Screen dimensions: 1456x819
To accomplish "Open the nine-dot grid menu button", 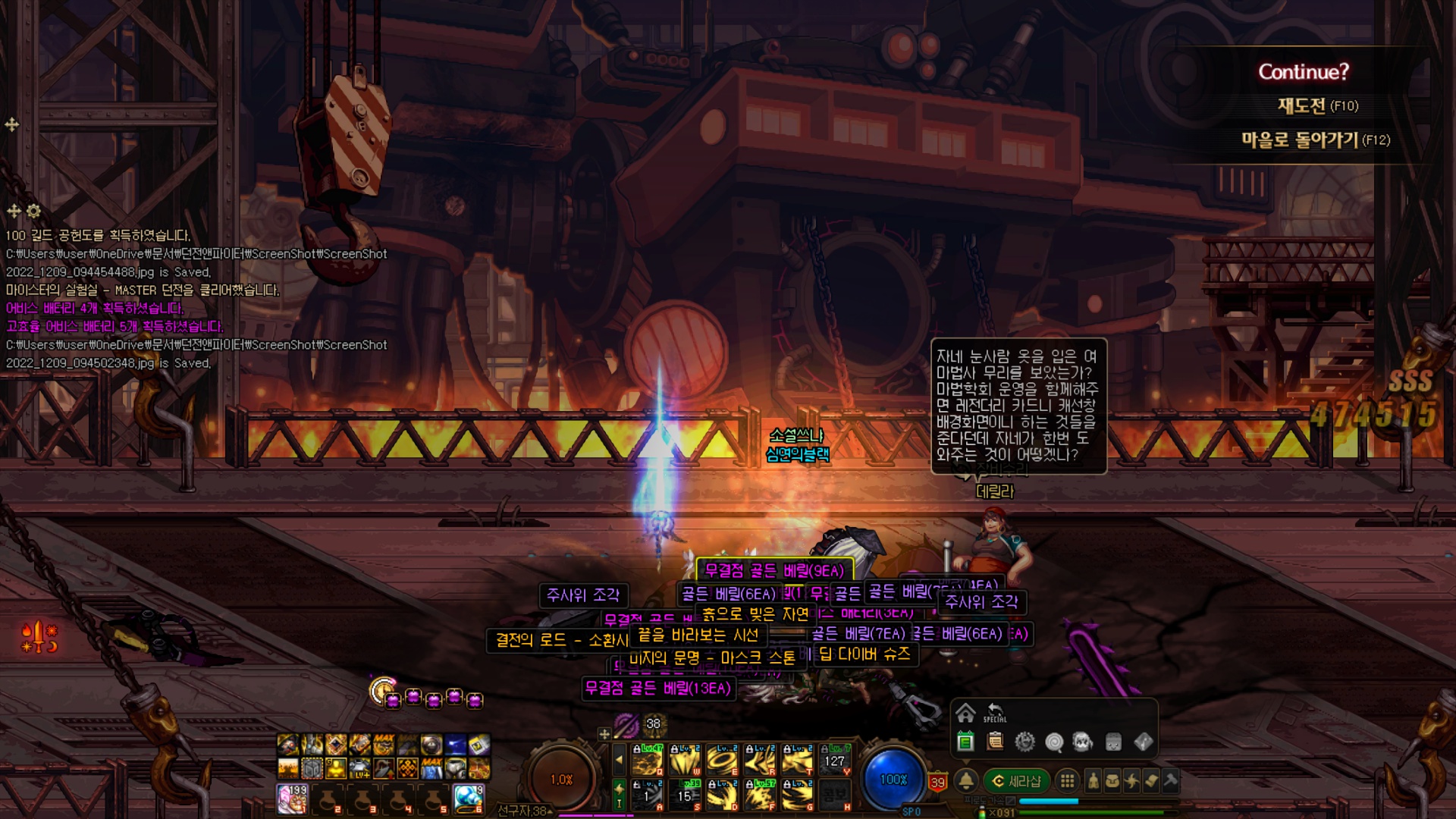I will tap(1067, 780).
